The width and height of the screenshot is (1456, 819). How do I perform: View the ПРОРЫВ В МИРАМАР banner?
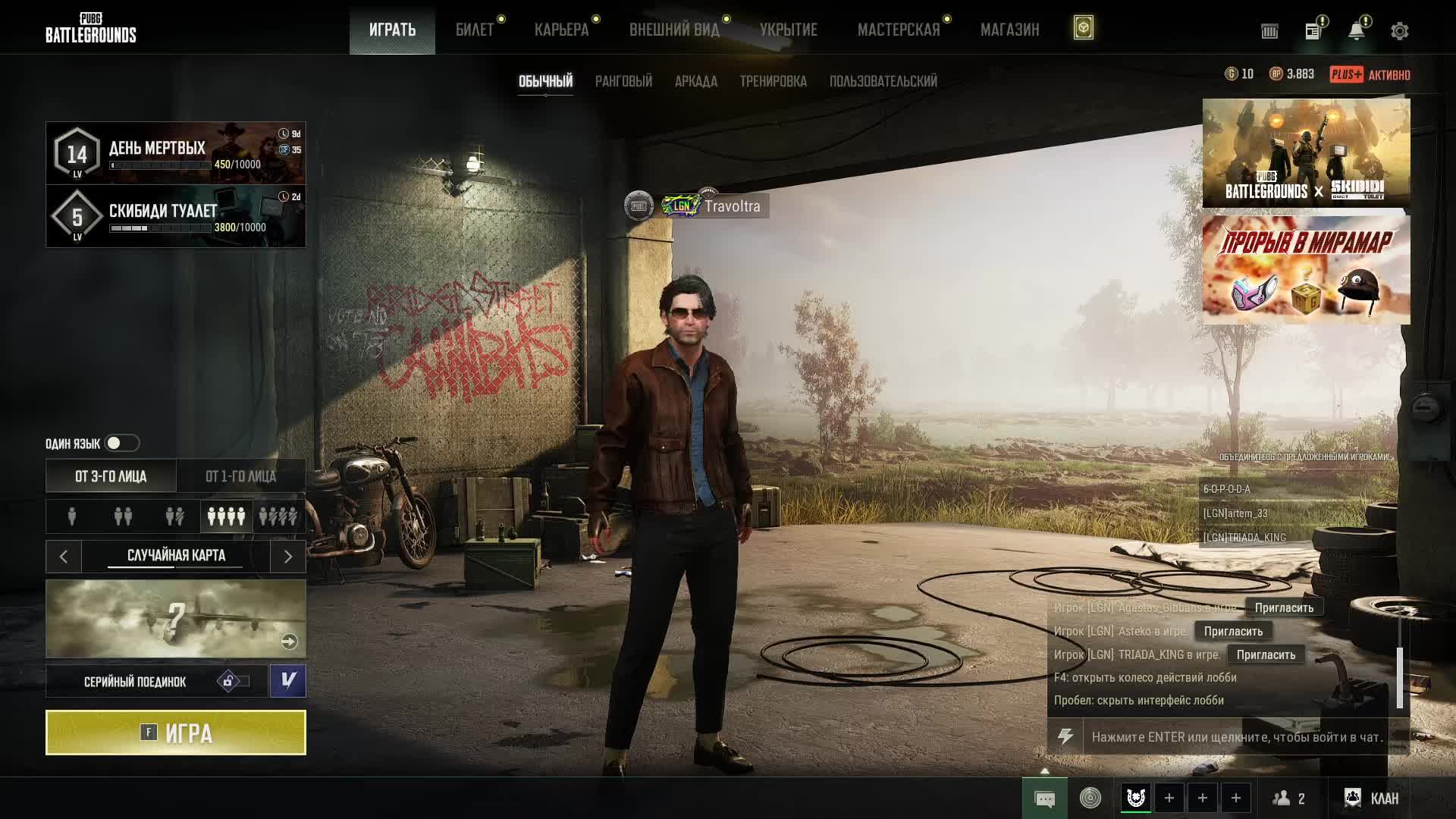[x=1306, y=270]
